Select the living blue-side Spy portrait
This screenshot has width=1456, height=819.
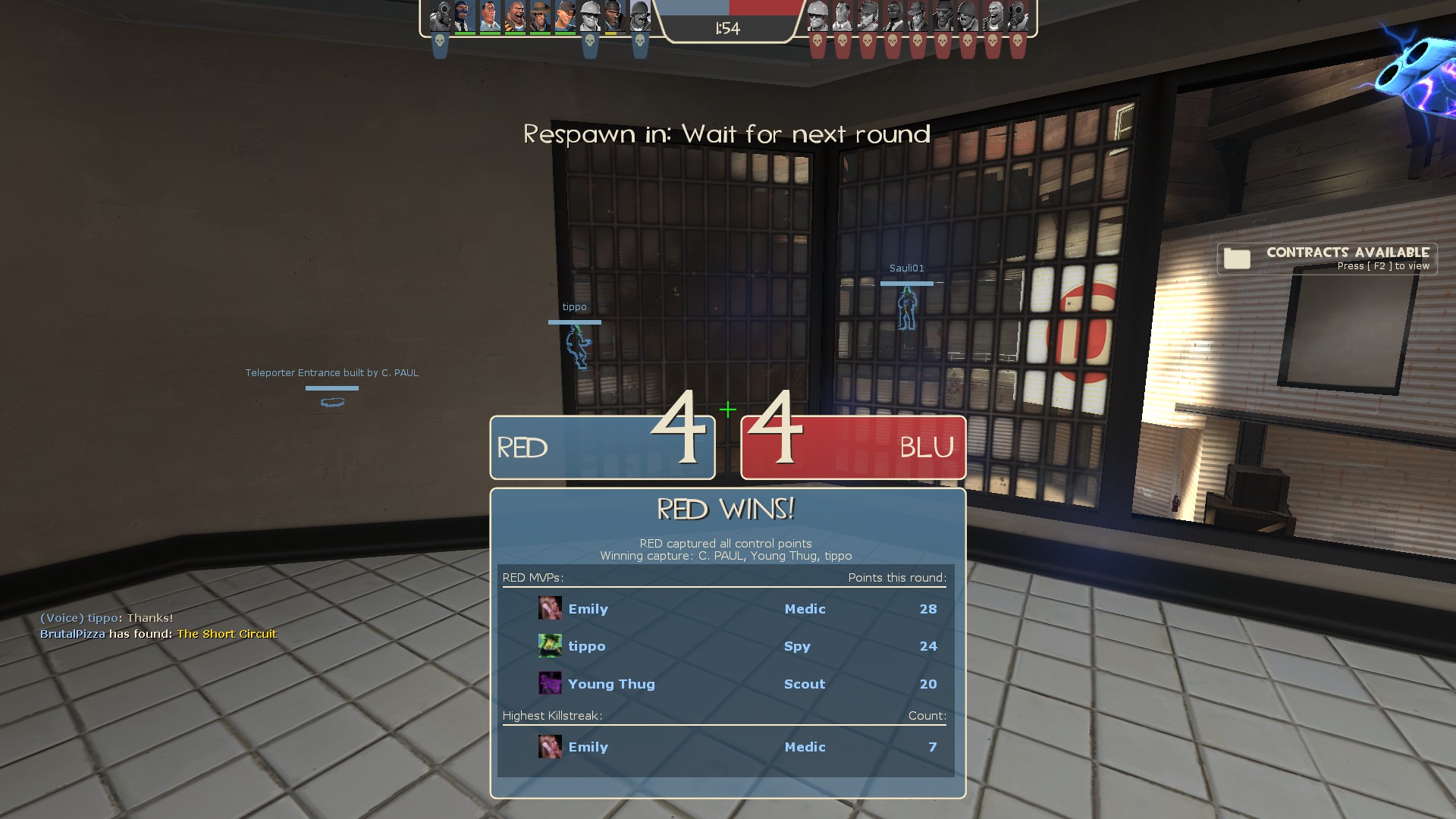point(465,16)
